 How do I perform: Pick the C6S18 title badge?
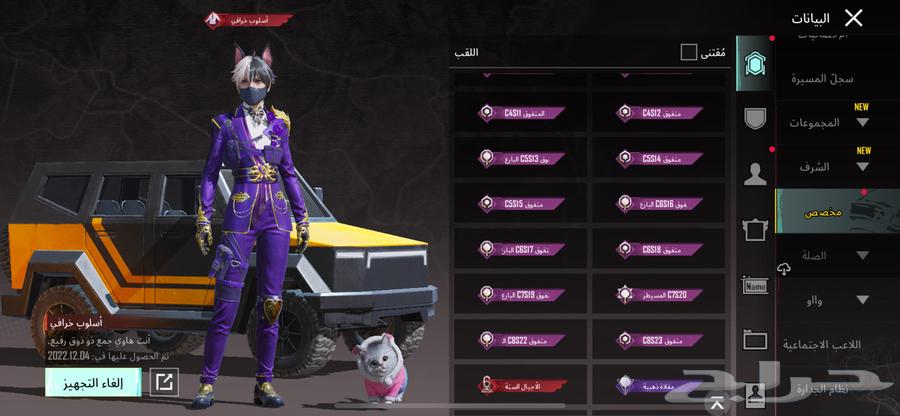(x=656, y=248)
